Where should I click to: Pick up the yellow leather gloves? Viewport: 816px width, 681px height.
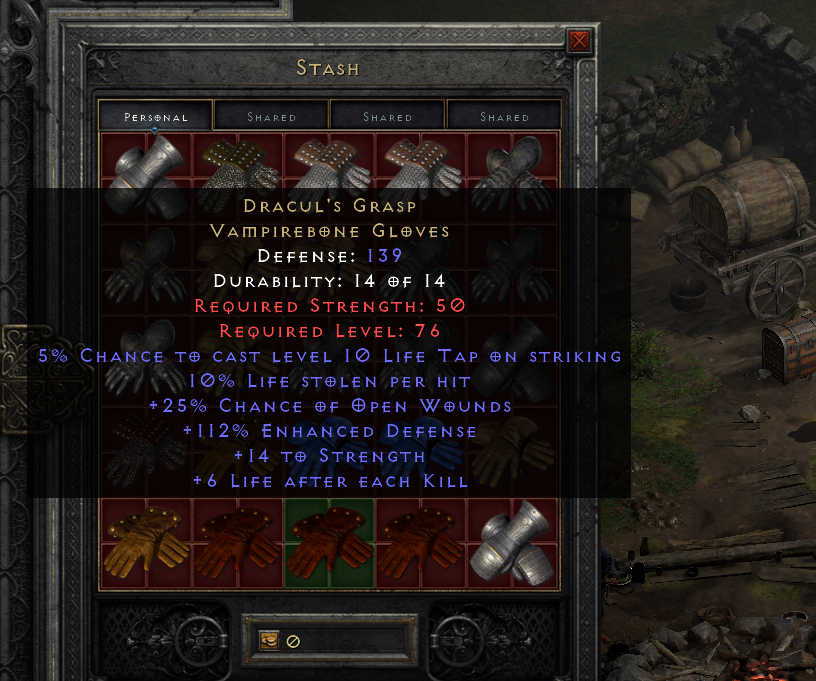point(146,542)
